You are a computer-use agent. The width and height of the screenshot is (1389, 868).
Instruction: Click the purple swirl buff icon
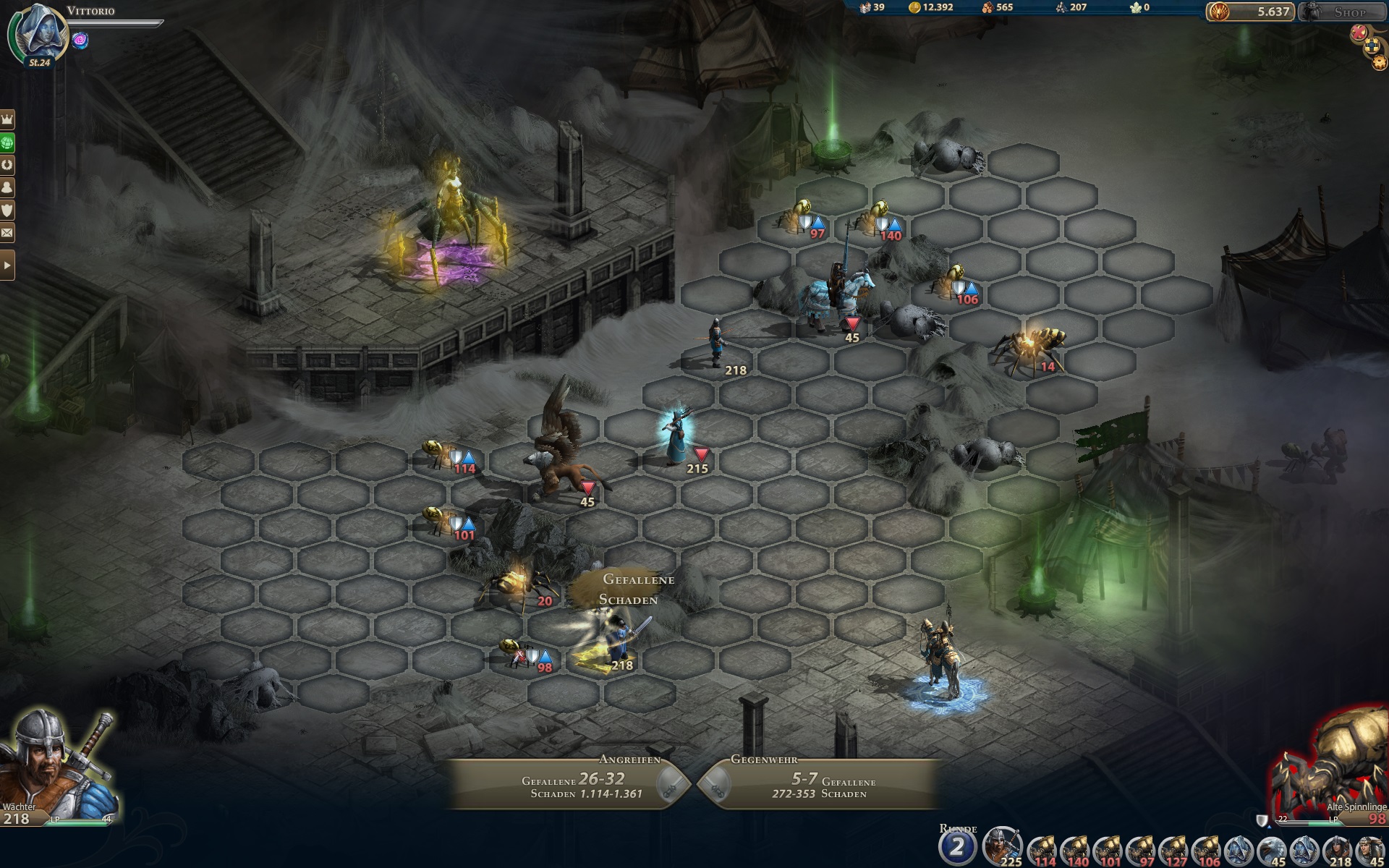80,41
